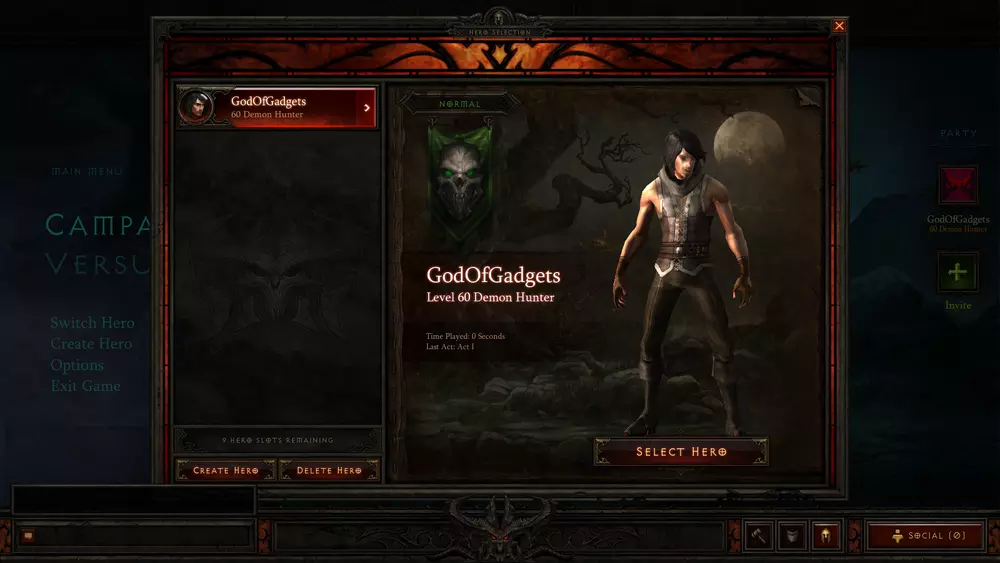Choose GodOfGadgets in the hero list
The width and height of the screenshot is (1000, 563).
pyautogui.click(x=277, y=107)
